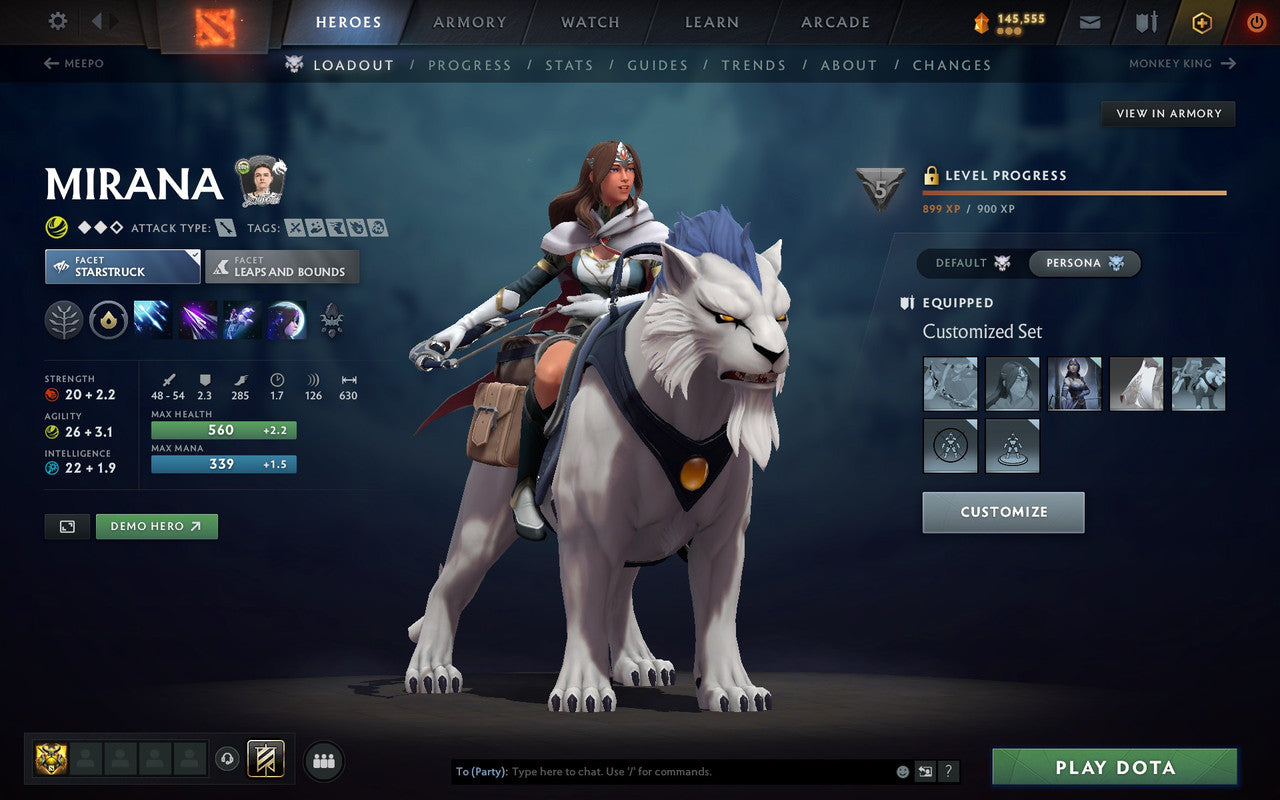1280x800 pixels.
Task: Click the View in Armory button
Action: [x=1168, y=114]
